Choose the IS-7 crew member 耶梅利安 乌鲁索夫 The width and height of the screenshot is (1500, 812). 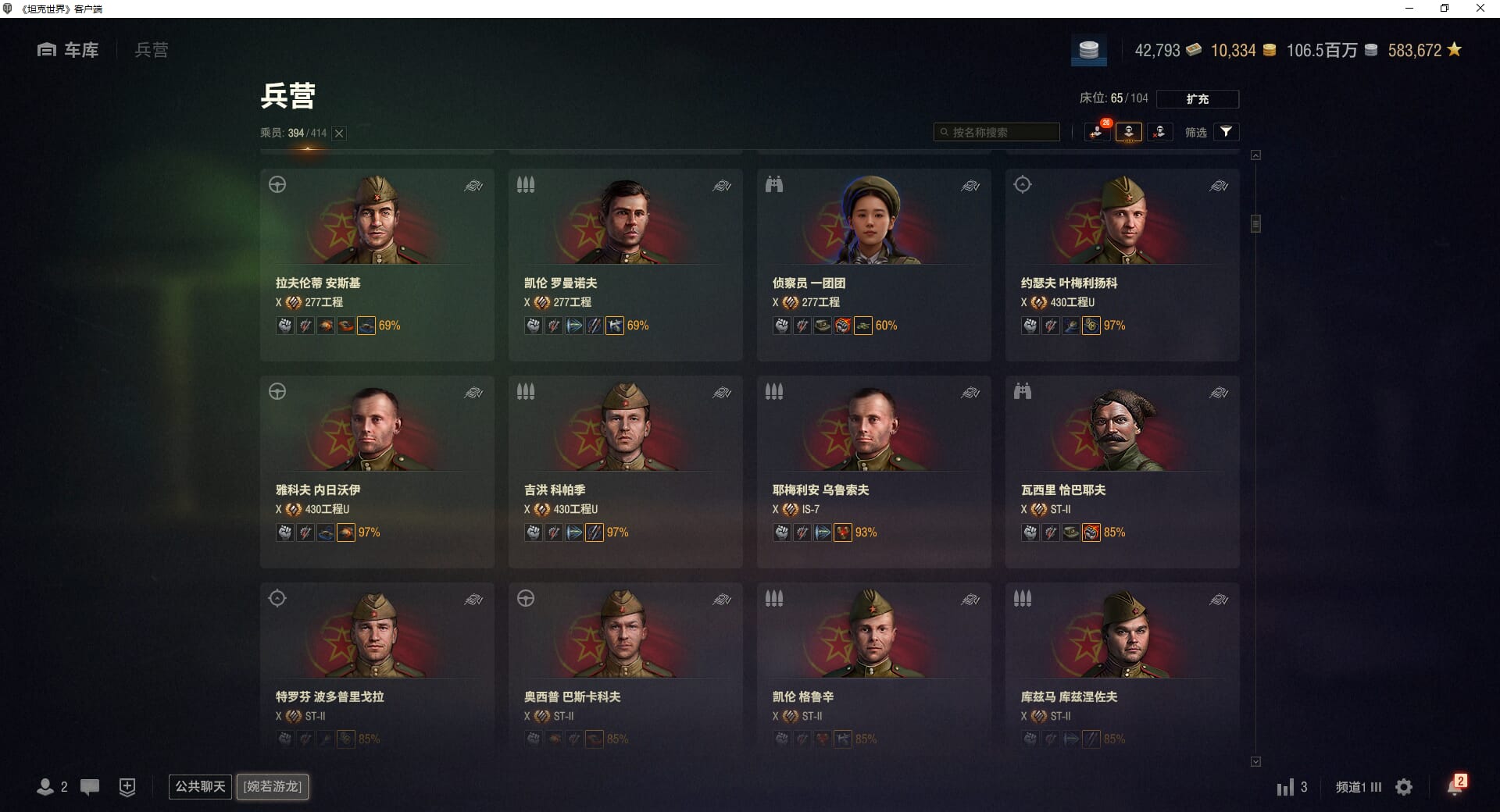click(873, 471)
